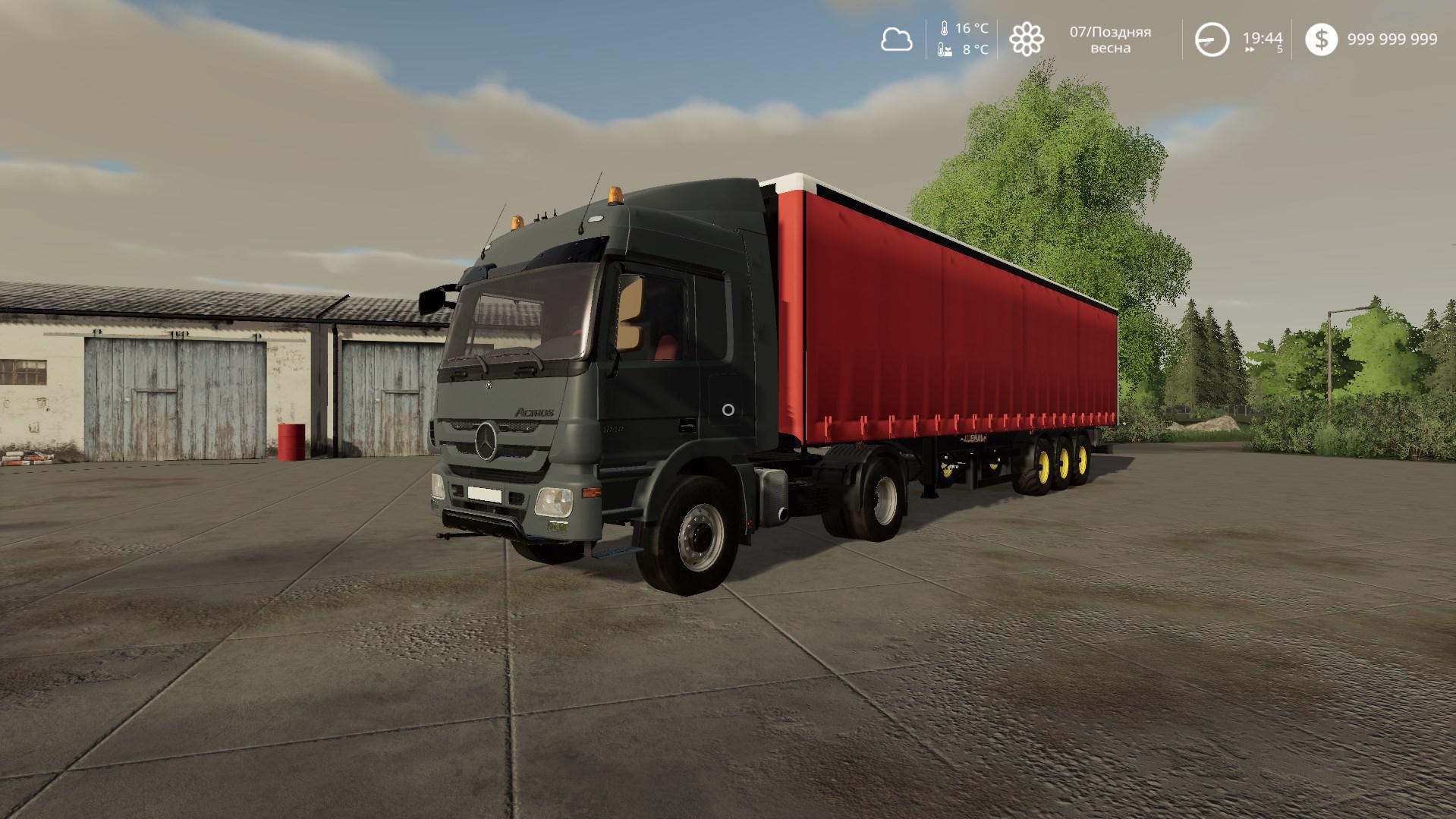Click the 8 °C soil temperature reading

pos(973,49)
